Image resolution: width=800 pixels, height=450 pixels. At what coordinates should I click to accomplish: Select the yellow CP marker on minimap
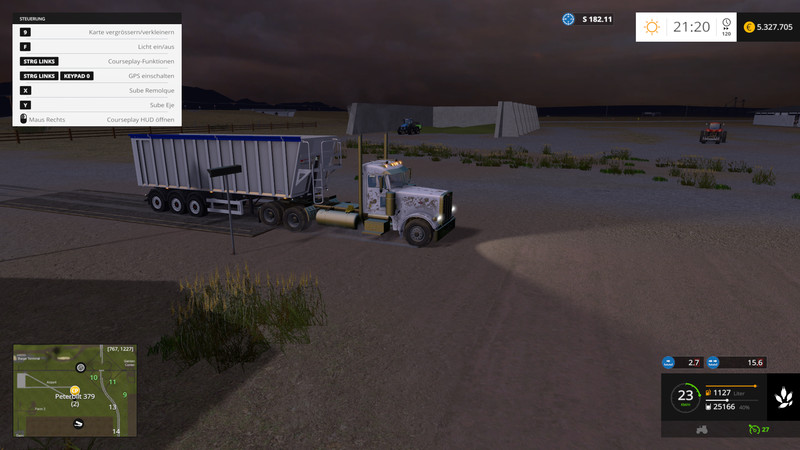pos(74,390)
